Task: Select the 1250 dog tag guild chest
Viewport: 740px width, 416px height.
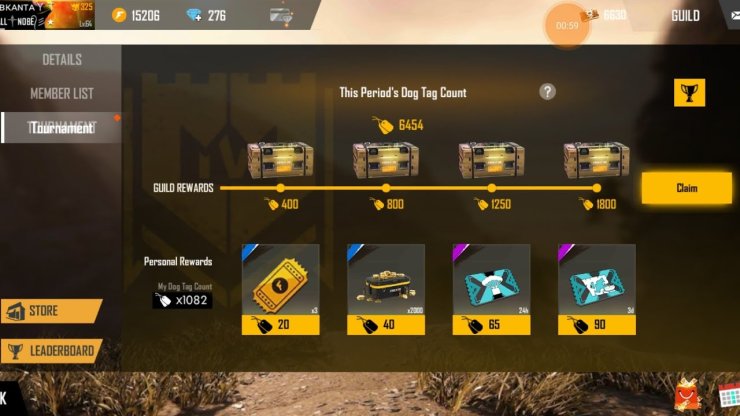Action: click(491, 160)
